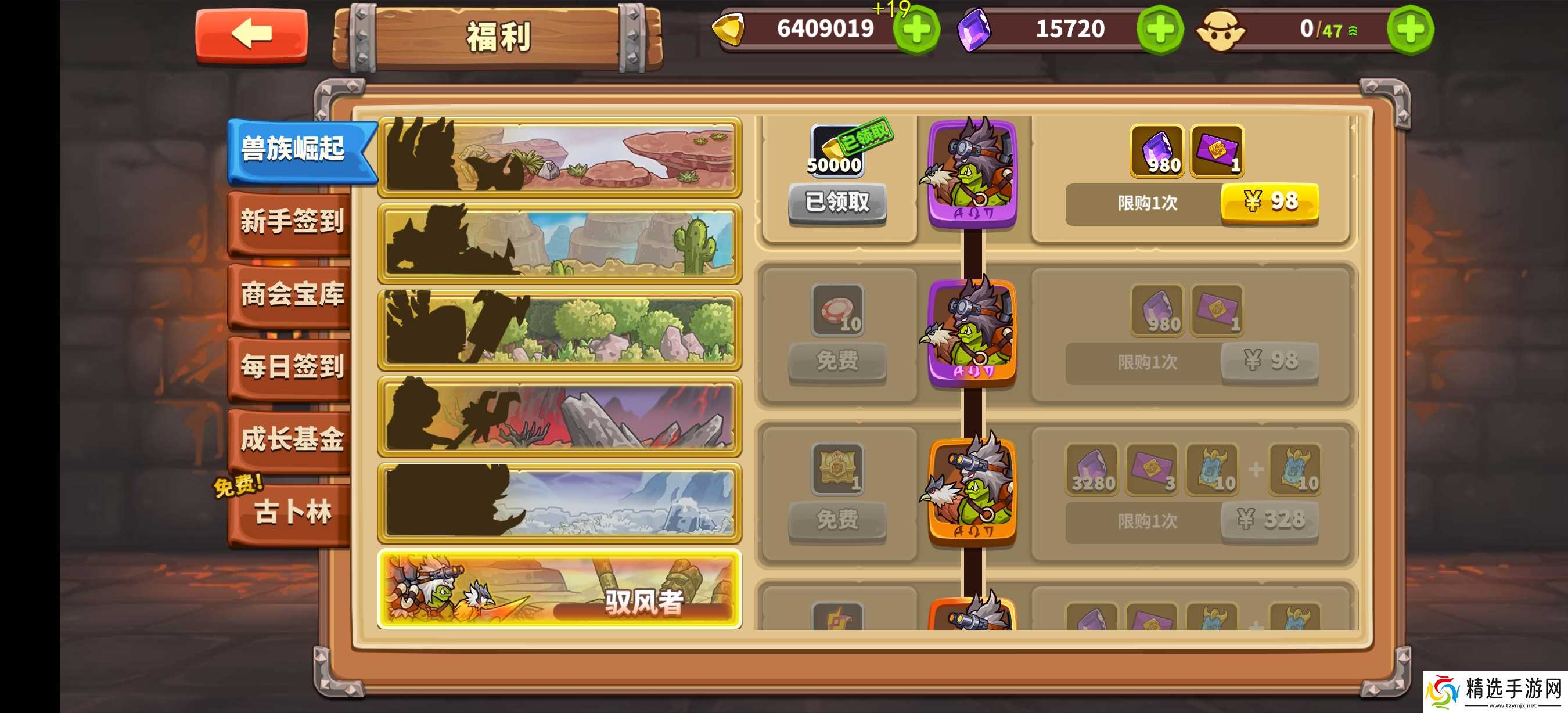Go back with the red arrow button
Image resolution: width=1568 pixels, height=713 pixels.
pos(251,35)
